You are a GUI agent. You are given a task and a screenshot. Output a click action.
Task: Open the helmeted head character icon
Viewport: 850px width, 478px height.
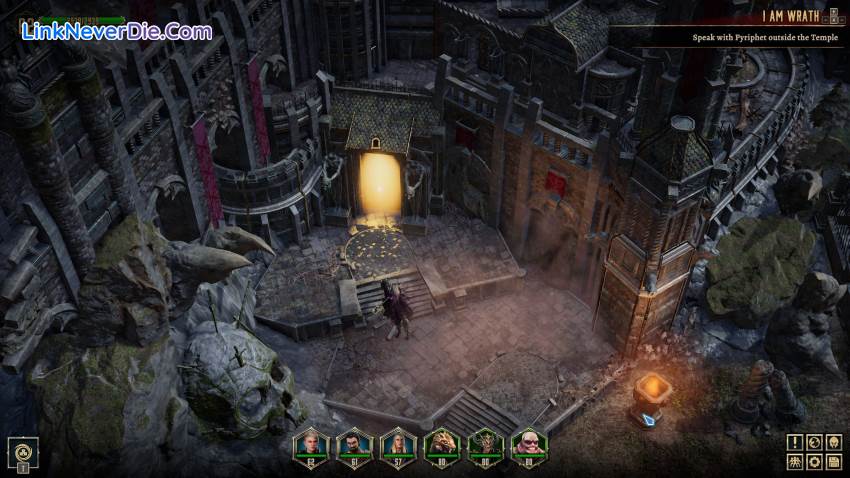pyautogui.click(x=834, y=442)
